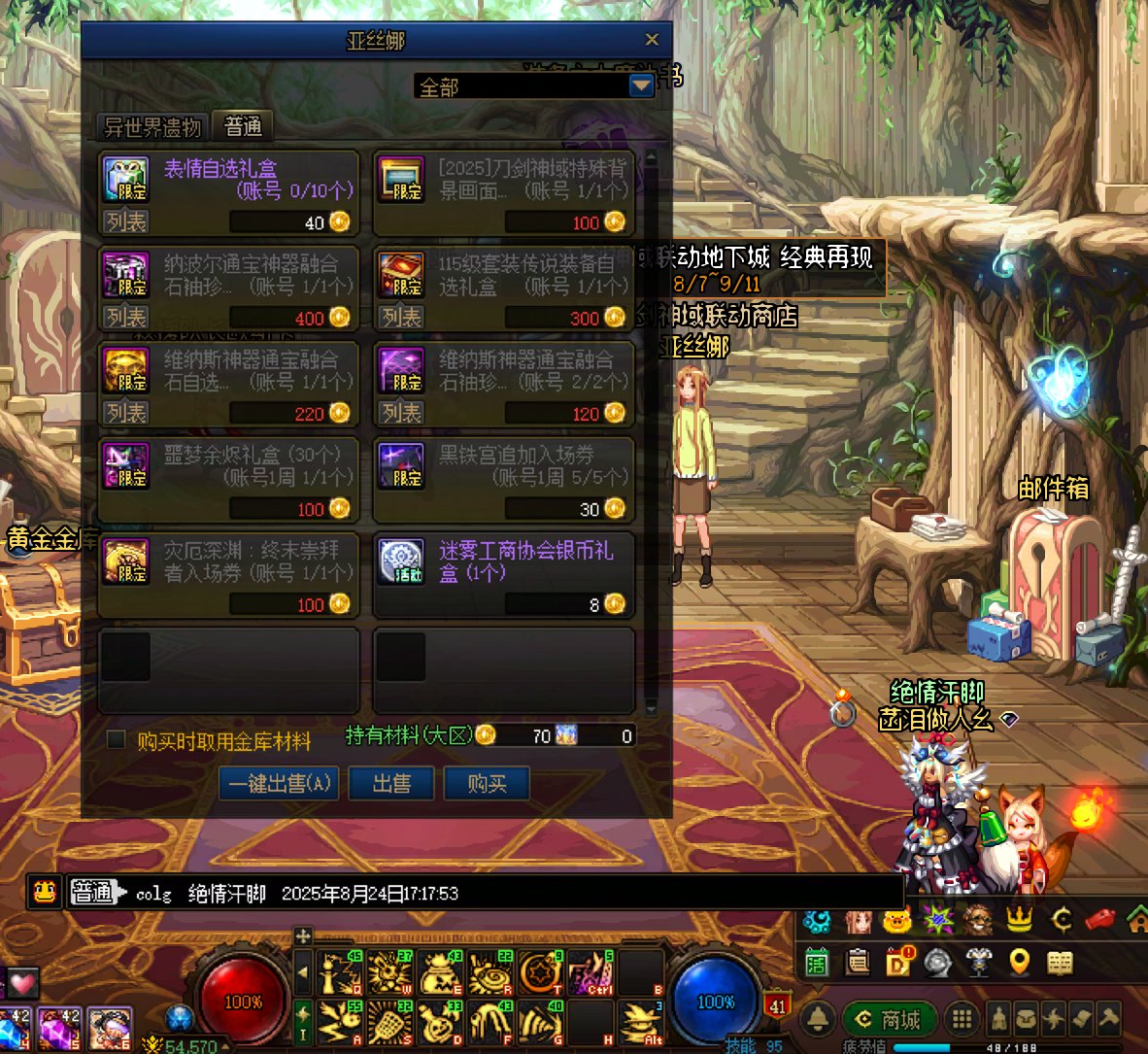Select the 表情自选礼盒 shop item
Image resolution: width=1148 pixels, height=1054 pixels.
(x=229, y=180)
